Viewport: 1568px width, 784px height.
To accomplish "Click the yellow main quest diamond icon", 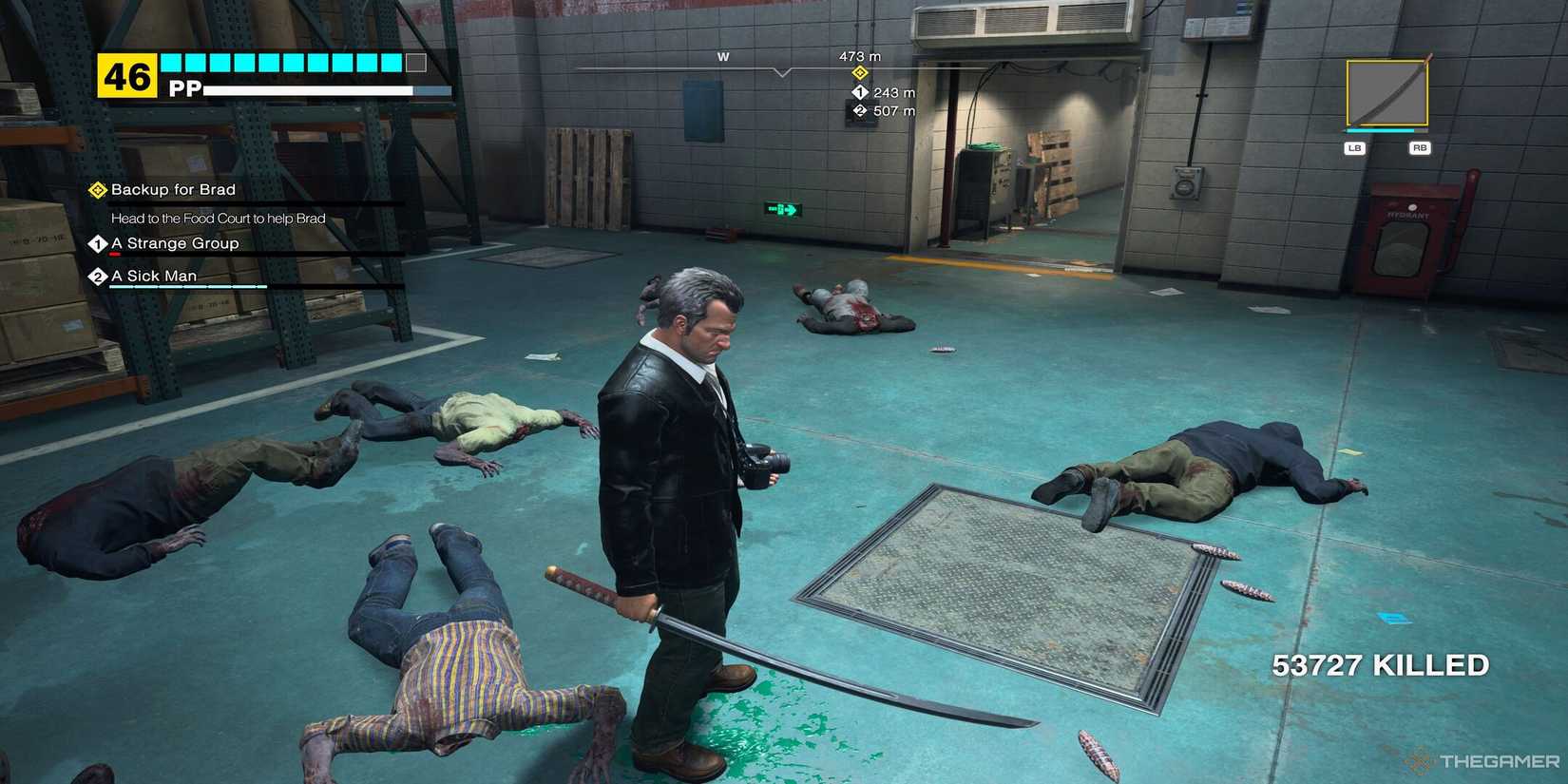I will [97, 189].
